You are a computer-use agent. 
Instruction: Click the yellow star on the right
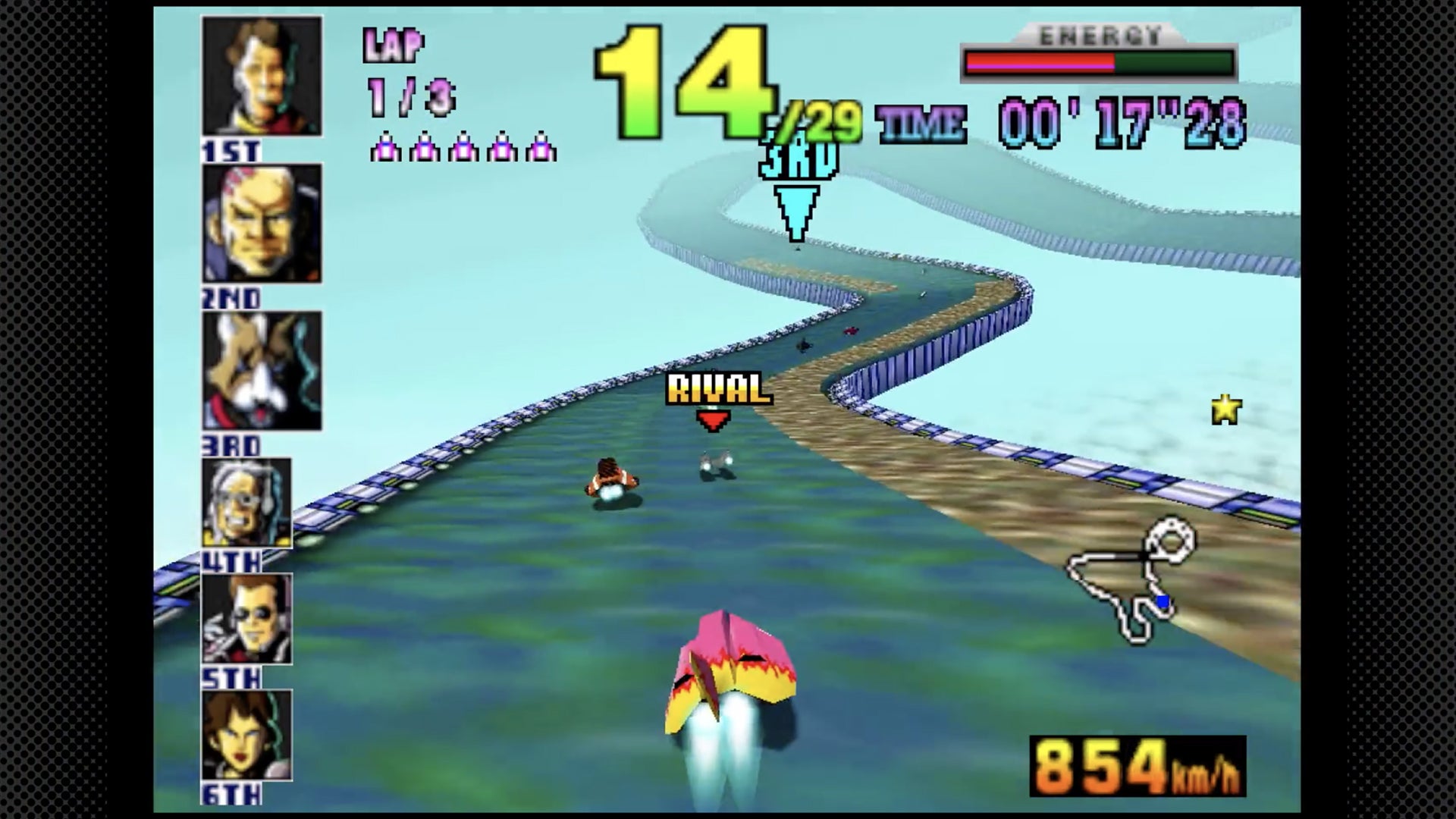pyautogui.click(x=1225, y=411)
